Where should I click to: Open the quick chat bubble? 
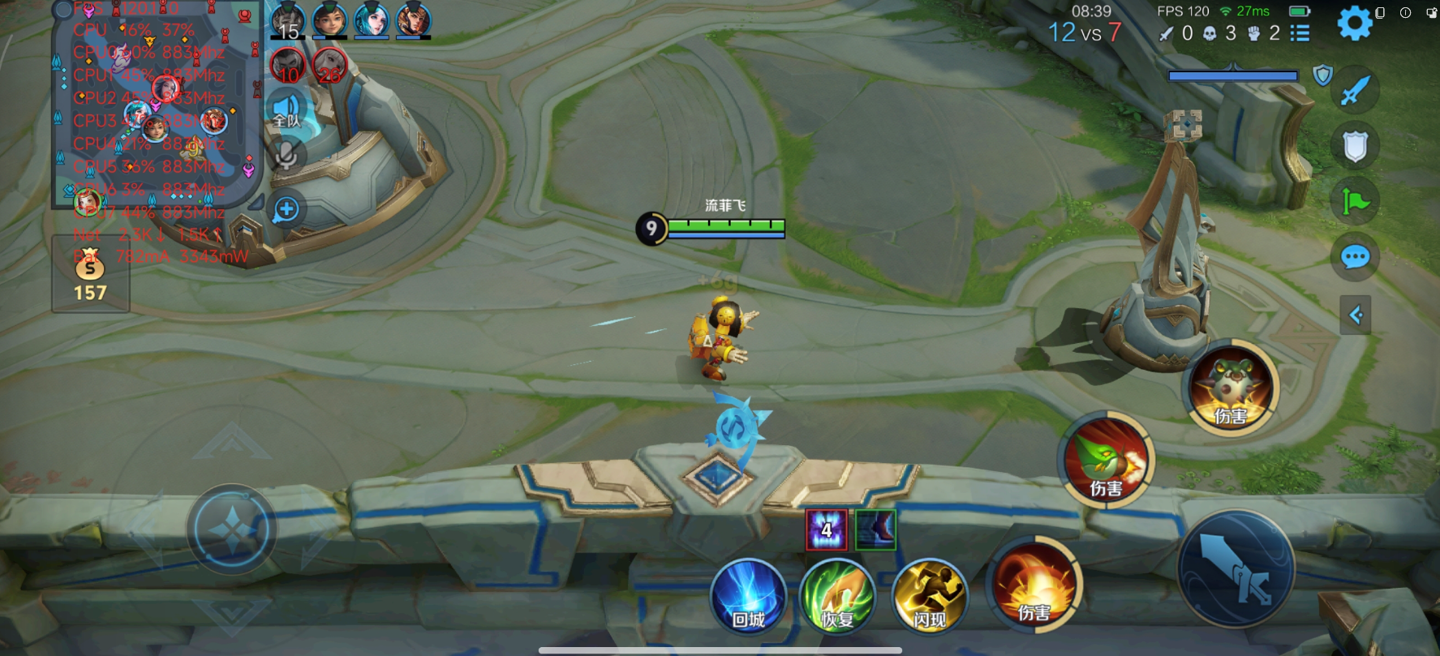coord(1355,258)
